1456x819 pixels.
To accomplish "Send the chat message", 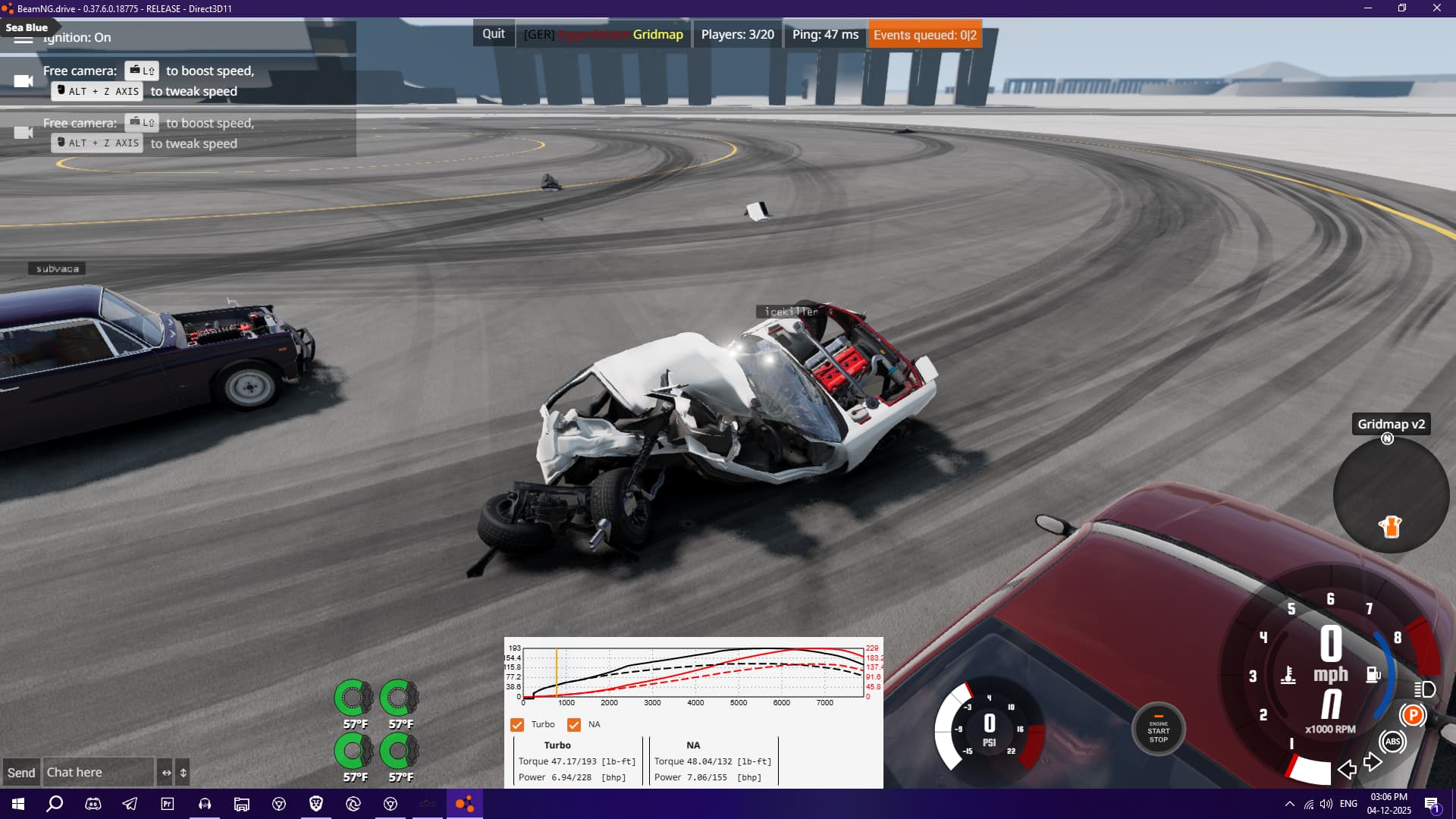I will (x=21, y=773).
